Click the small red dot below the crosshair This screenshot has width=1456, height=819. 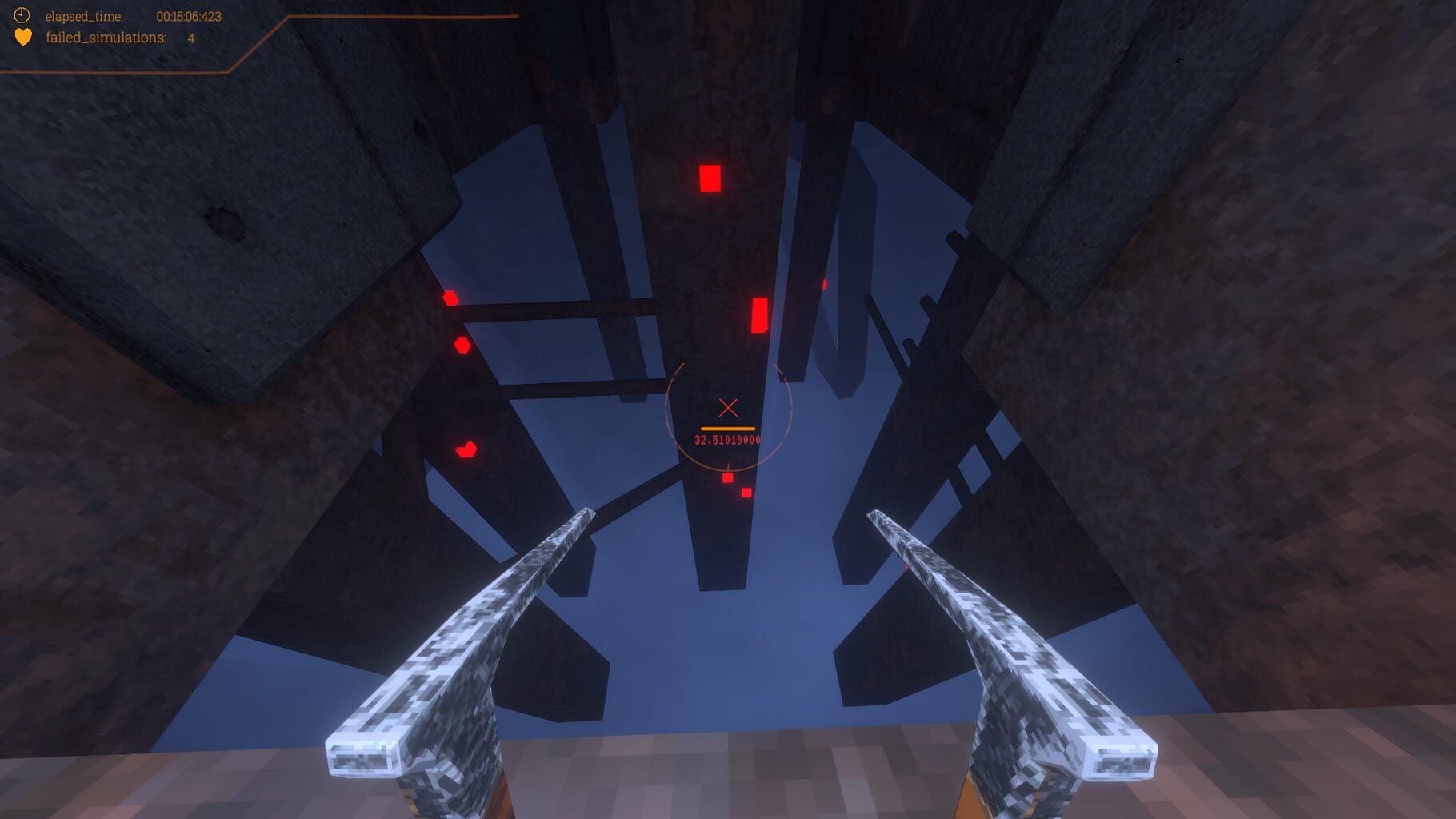[x=726, y=478]
